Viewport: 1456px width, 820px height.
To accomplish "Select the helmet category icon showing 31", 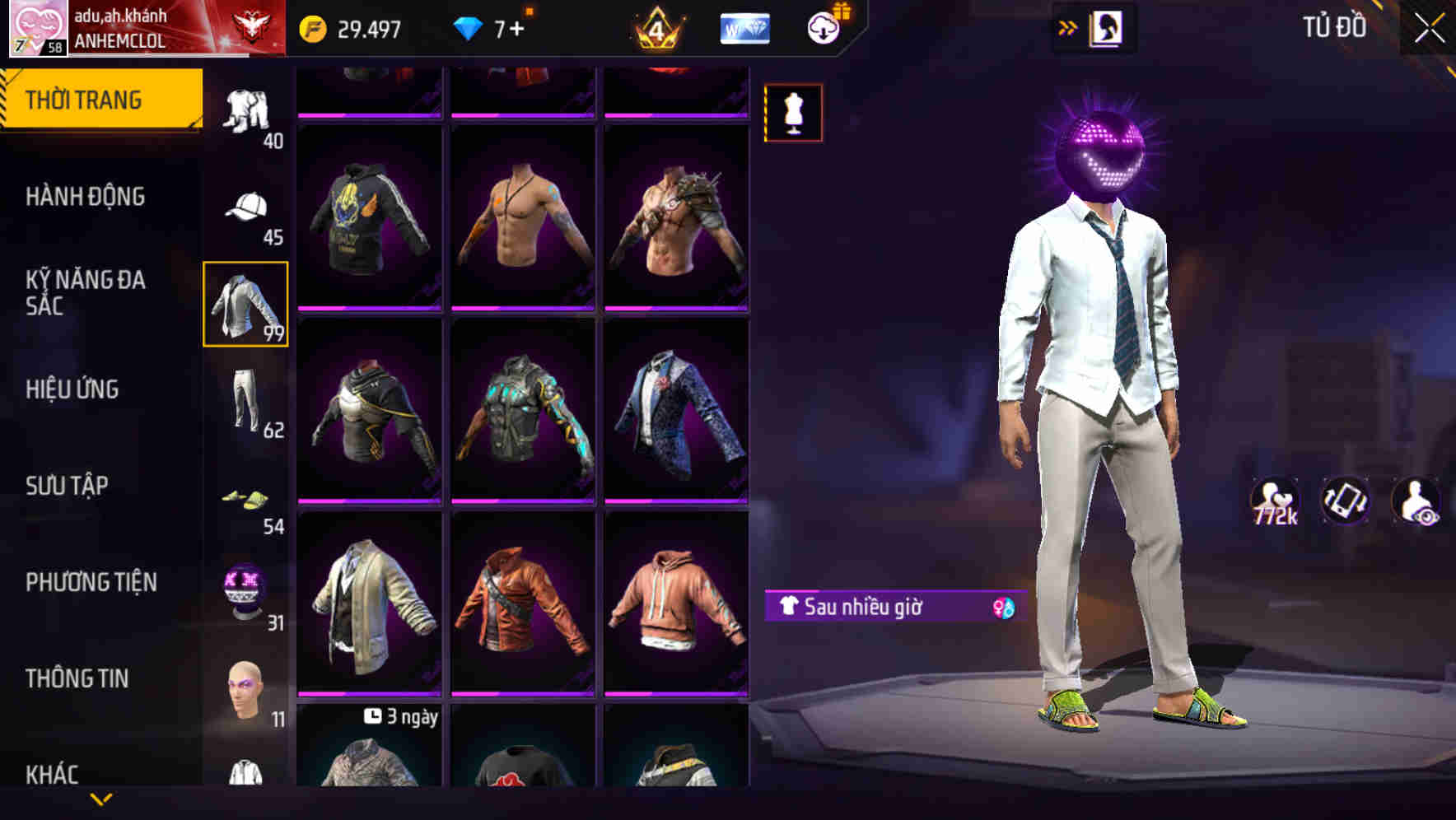I will [243, 585].
